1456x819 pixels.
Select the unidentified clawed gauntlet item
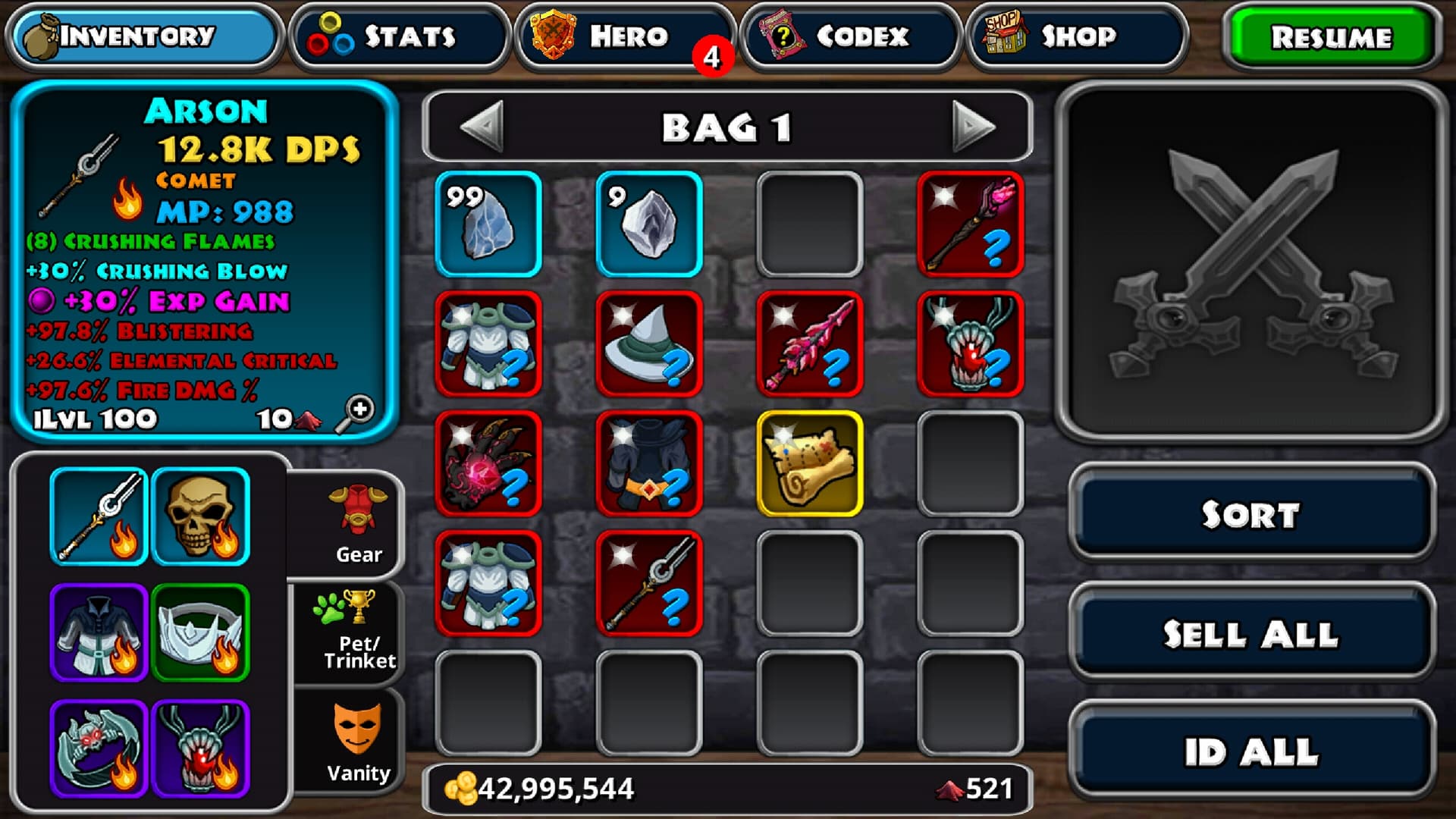[x=488, y=463]
